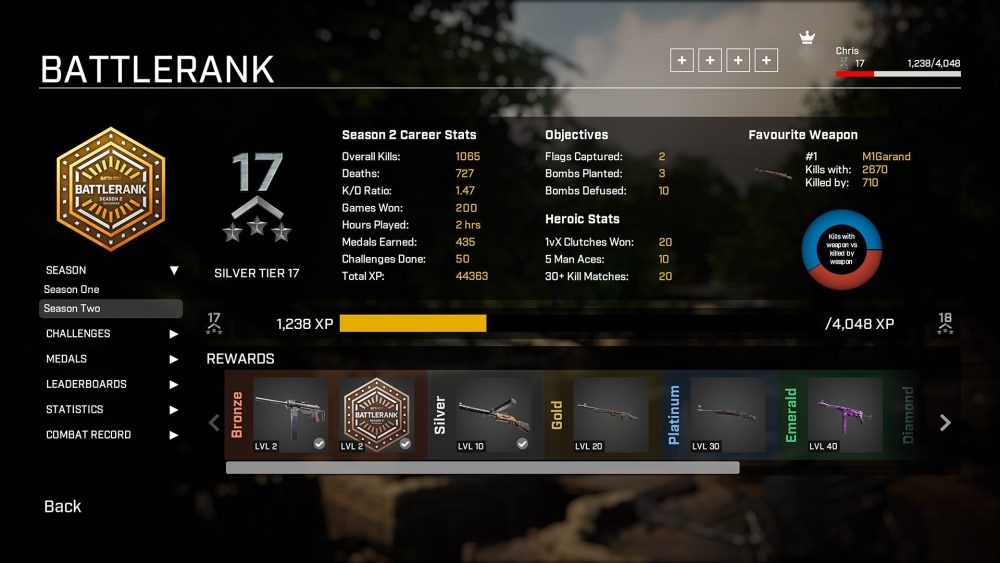The width and height of the screenshot is (1000, 563).
Task: Select the Battlerank badge reward
Action: [376, 415]
